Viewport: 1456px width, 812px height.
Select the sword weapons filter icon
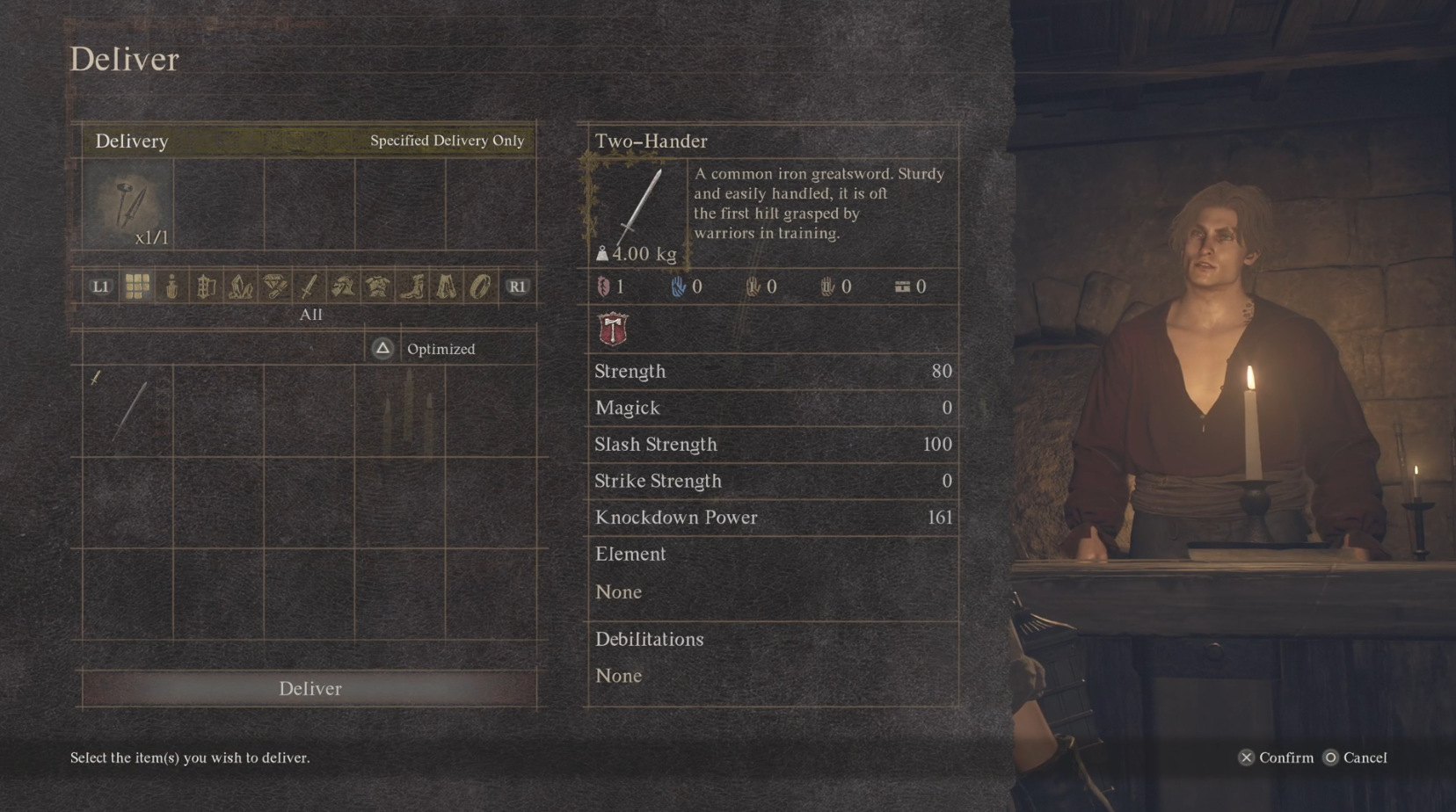click(309, 286)
